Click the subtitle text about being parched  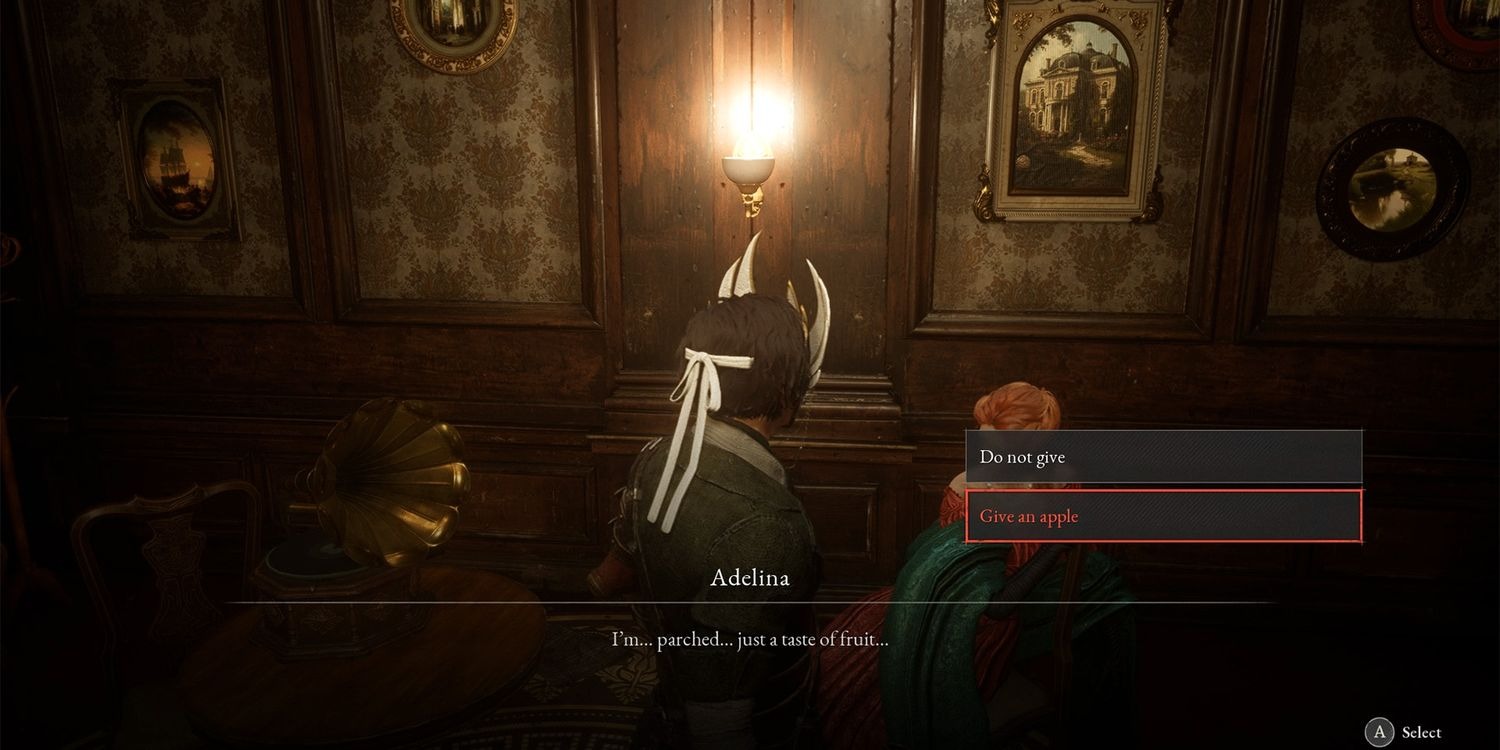click(749, 638)
